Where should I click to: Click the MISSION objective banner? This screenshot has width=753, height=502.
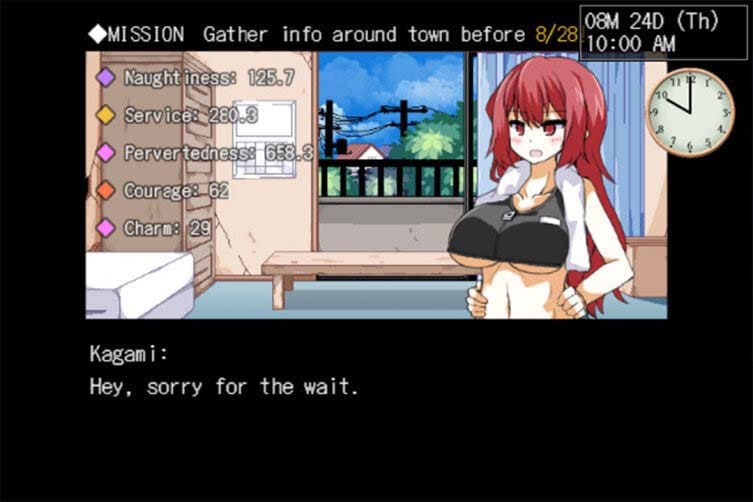[330, 34]
